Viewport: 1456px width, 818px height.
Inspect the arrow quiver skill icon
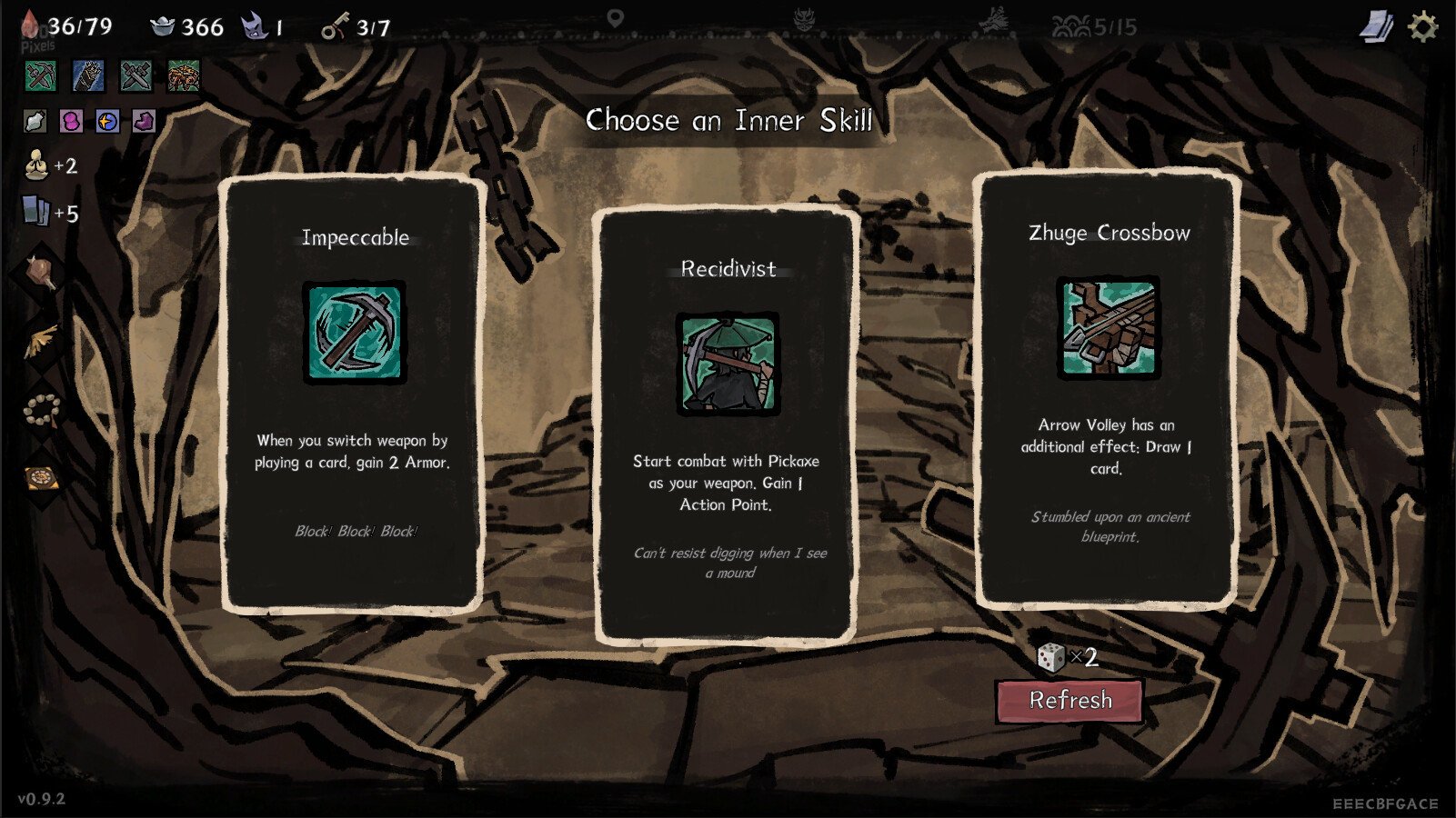tap(88, 76)
